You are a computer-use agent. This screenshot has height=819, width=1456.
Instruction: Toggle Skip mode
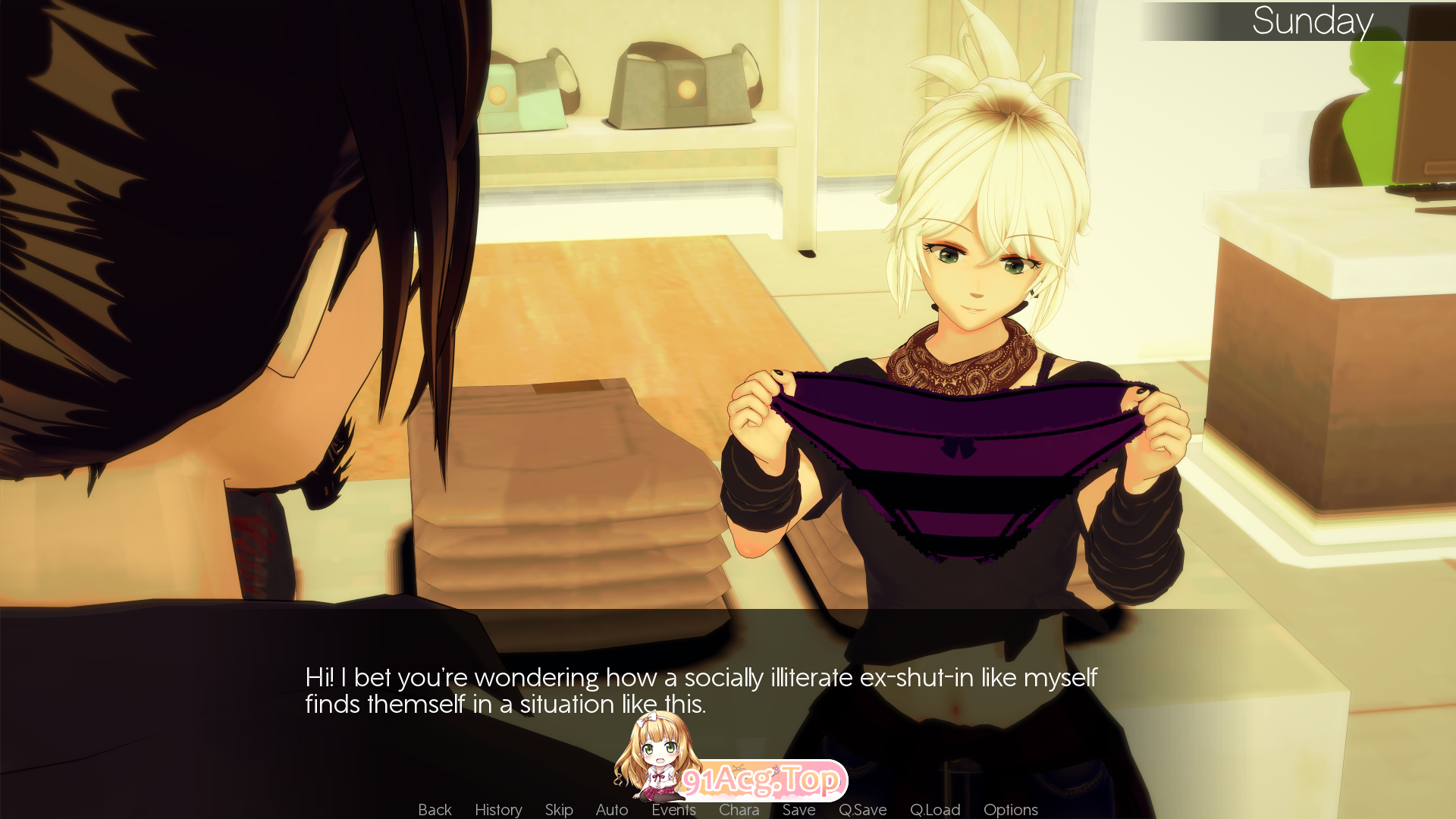coord(558,809)
